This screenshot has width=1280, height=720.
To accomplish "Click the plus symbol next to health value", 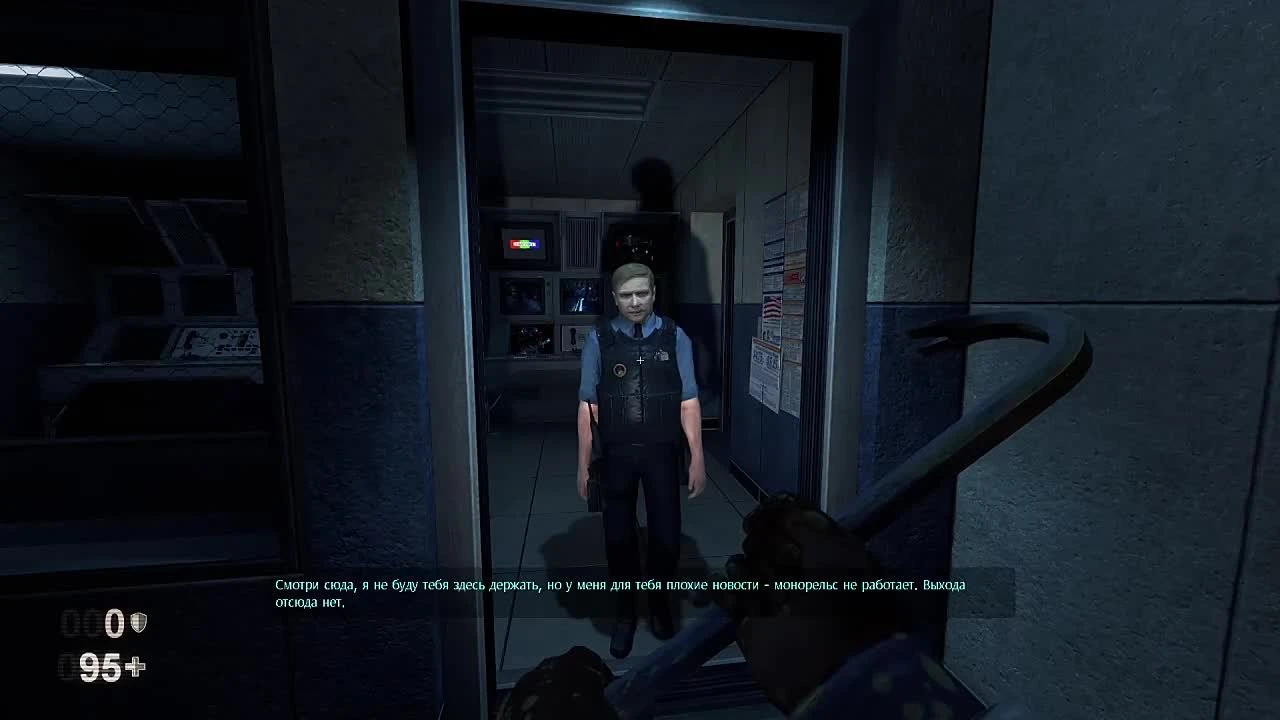I will click(x=137, y=665).
